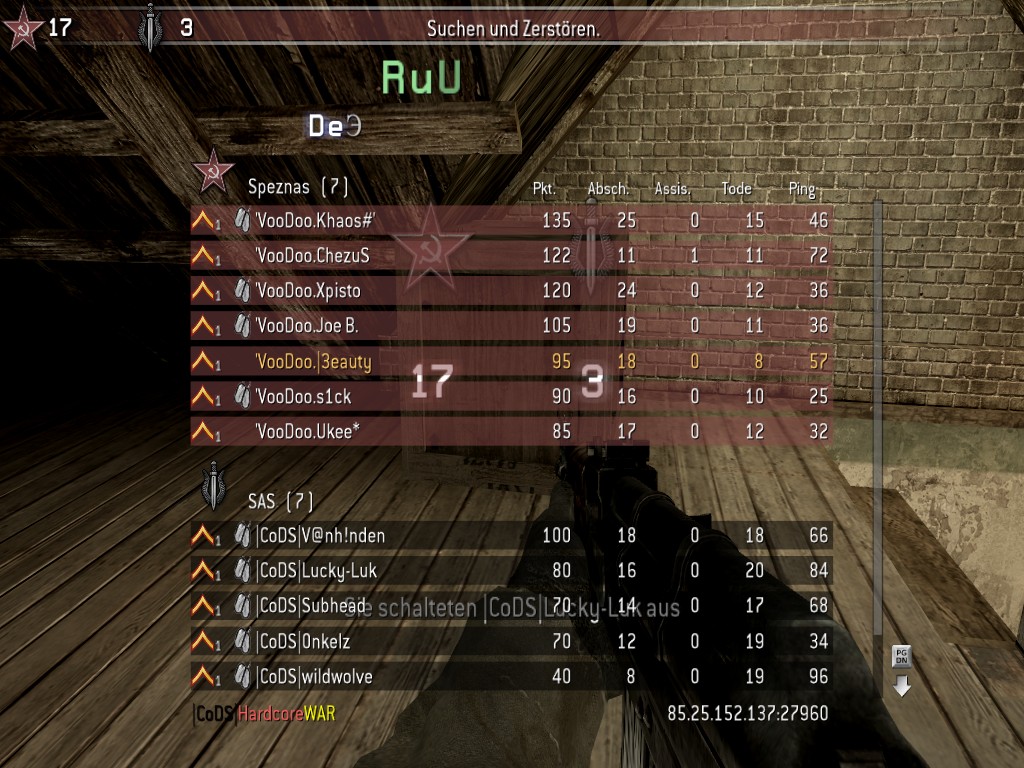
Task: Click the |CoDS|V@nh!nden player row
Action: point(511,536)
